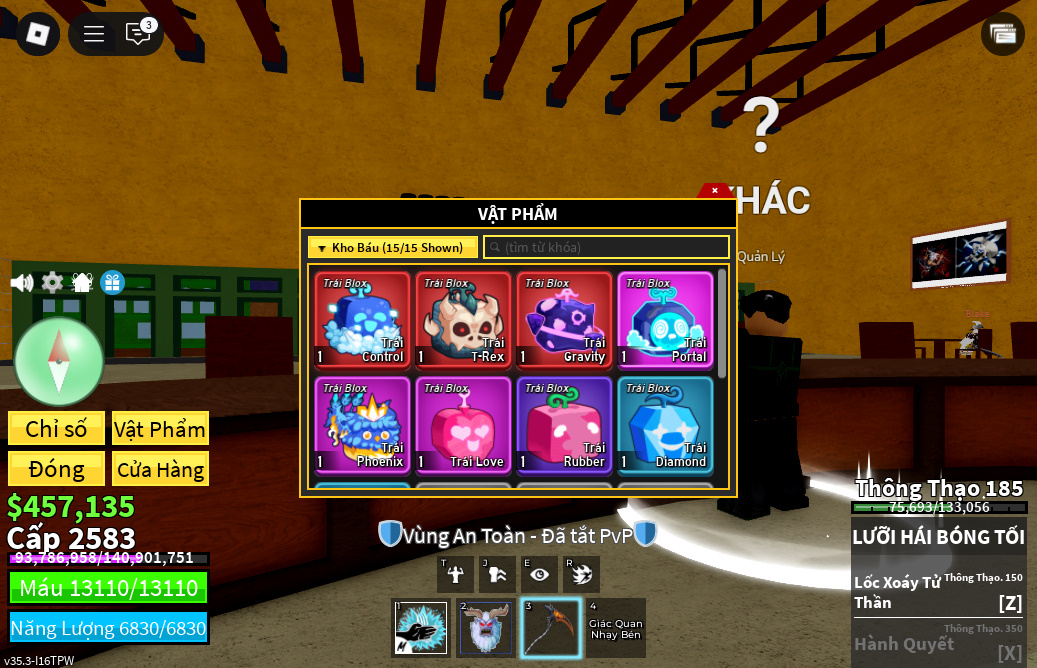Choose the T-Rex fruit in inventory
The height and width of the screenshot is (668, 1037).
pyautogui.click(x=463, y=320)
